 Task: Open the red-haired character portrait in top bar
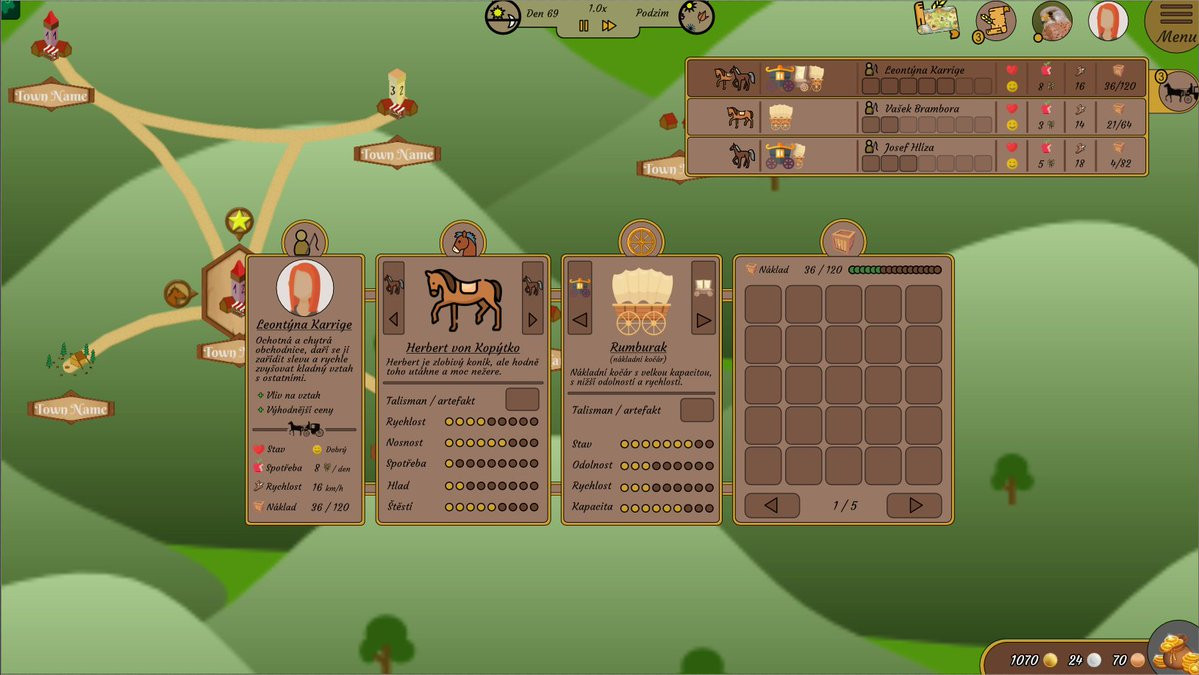click(x=1108, y=21)
